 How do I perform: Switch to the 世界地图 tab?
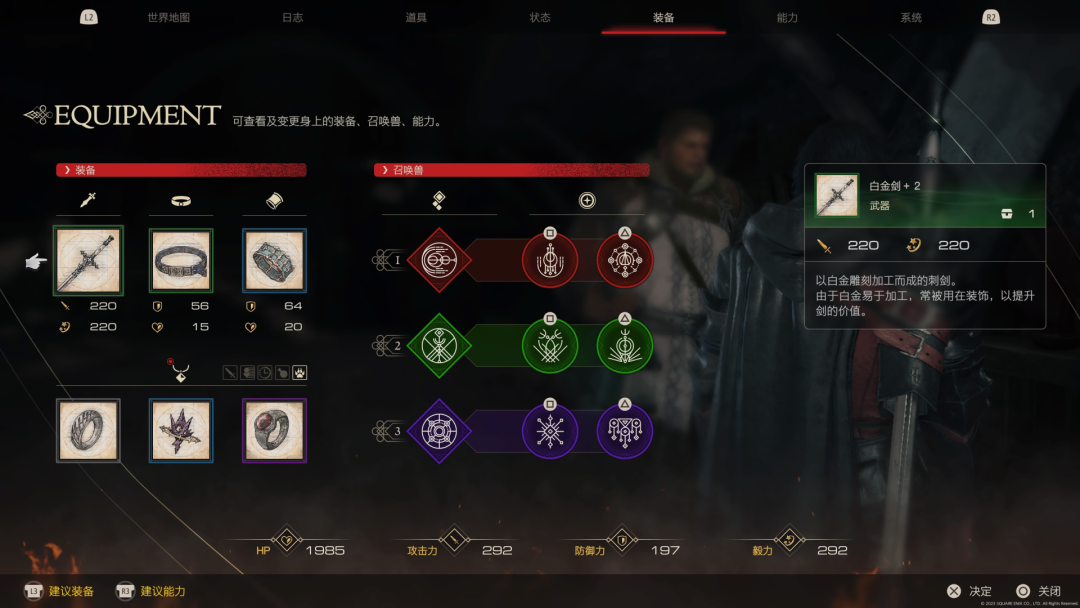coord(168,18)
